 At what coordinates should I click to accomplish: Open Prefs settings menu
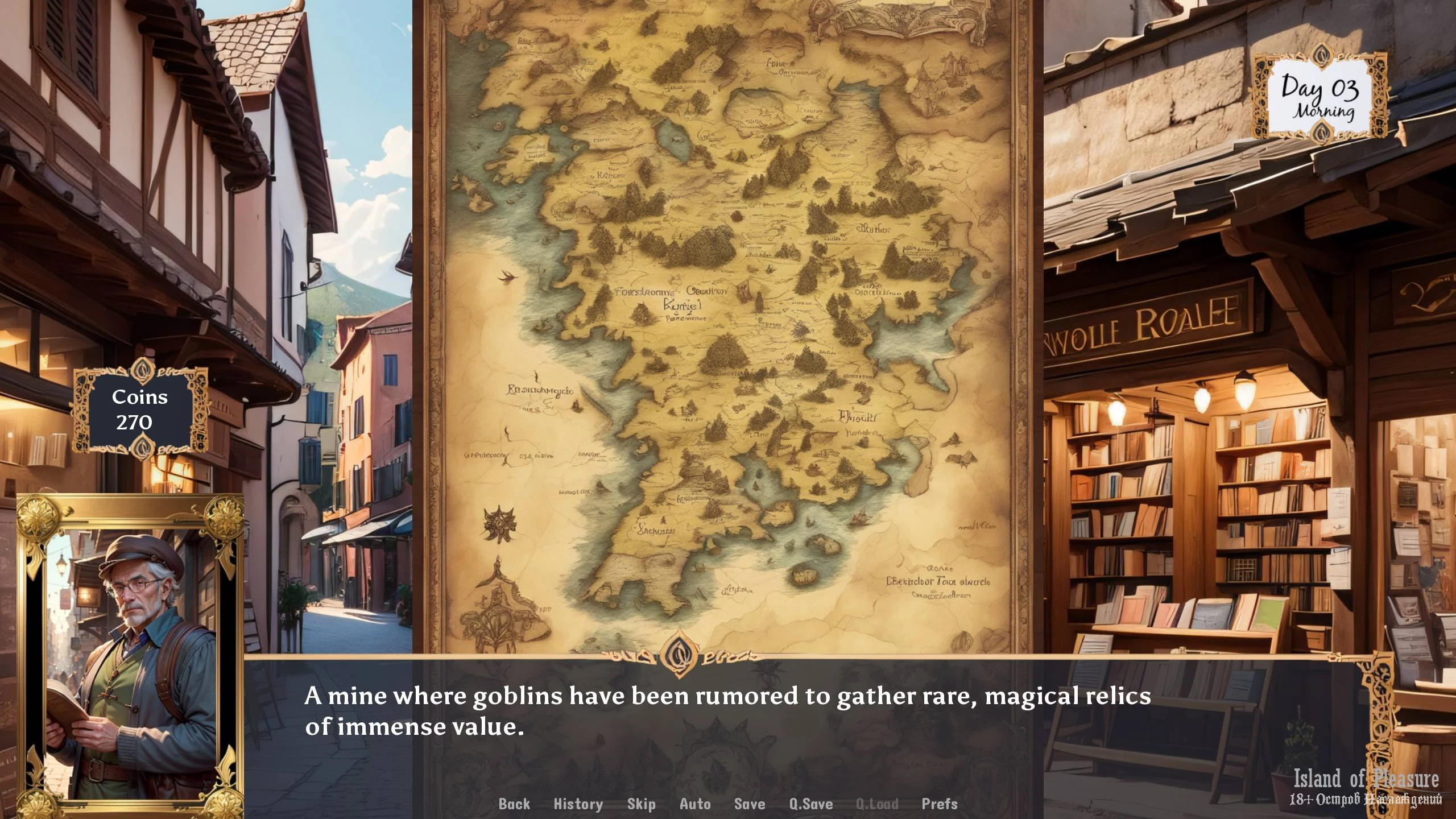pos(939,804)
